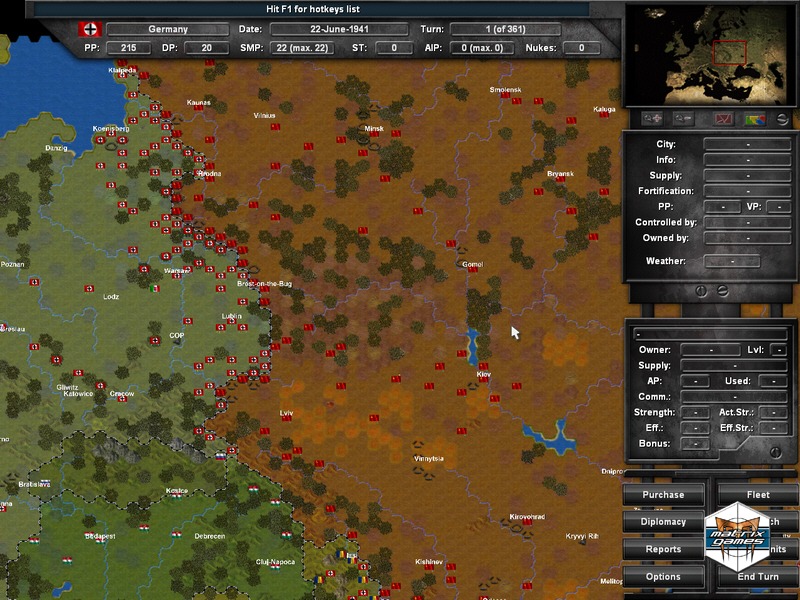Viewport: 800px width, 600px height.
Task: Open the Diplomacy screen
Action: tap(663, 521)
